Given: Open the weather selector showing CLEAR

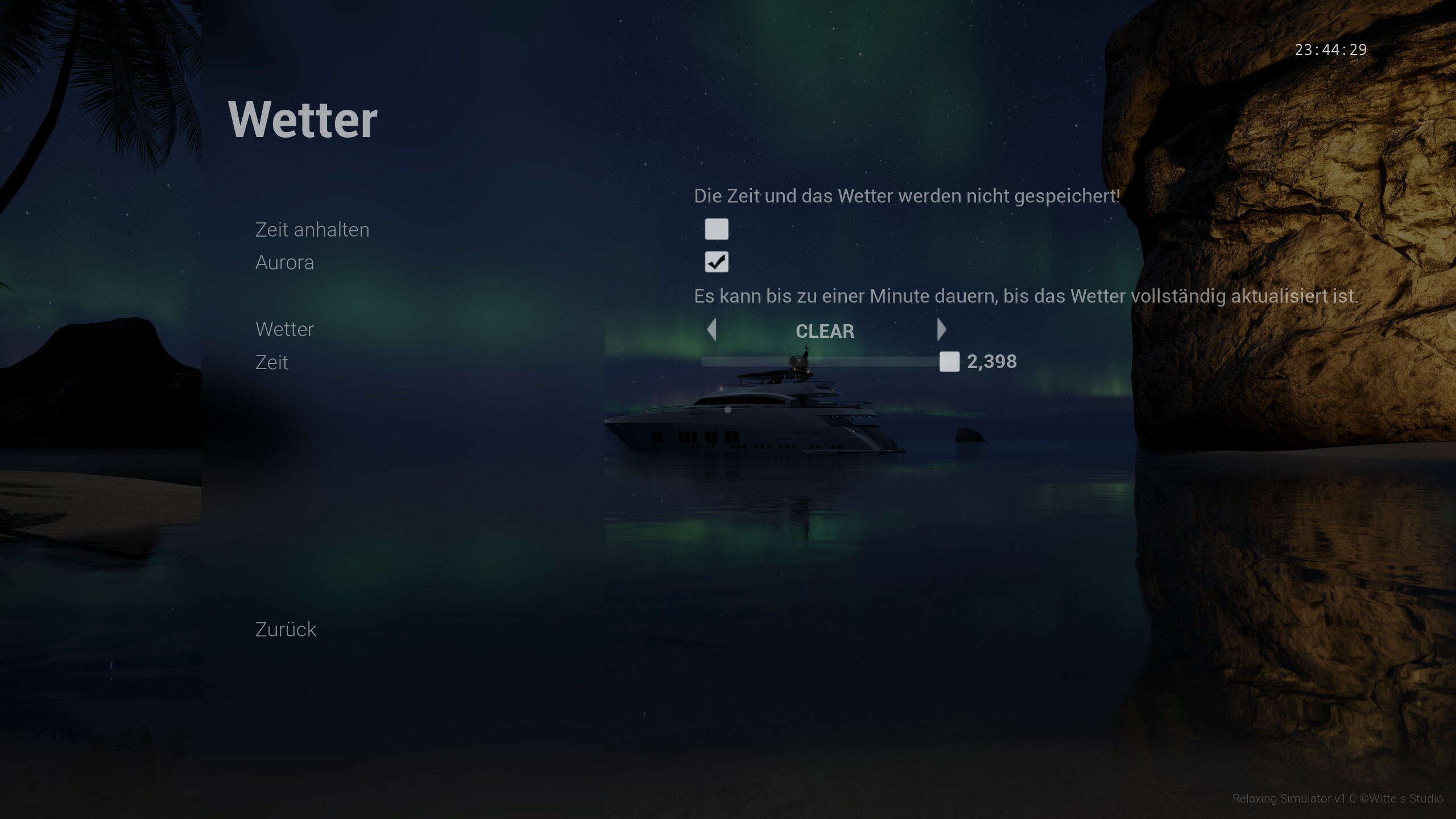Looking at the screenshot, I should 826,331.
